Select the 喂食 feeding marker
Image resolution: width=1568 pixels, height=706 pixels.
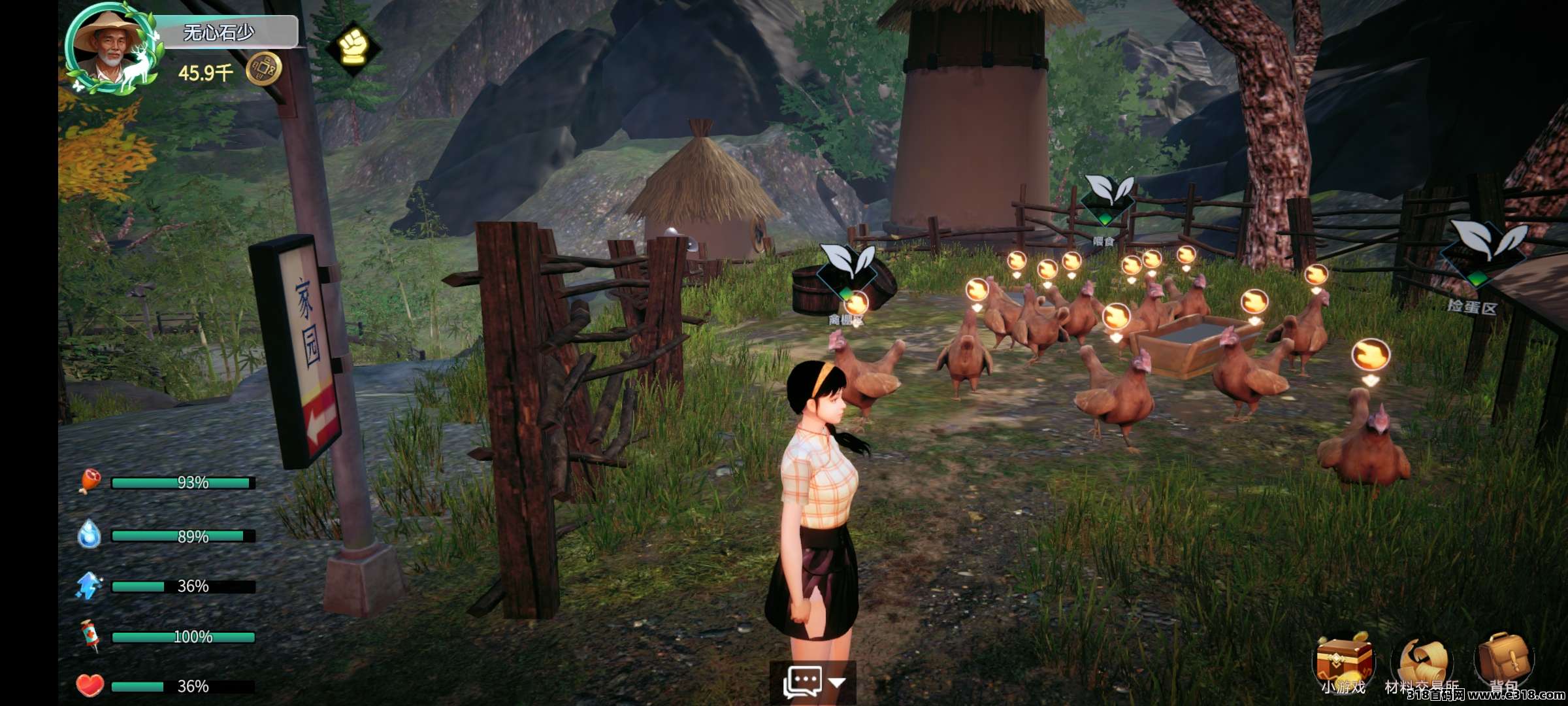tap(1106, 197)
